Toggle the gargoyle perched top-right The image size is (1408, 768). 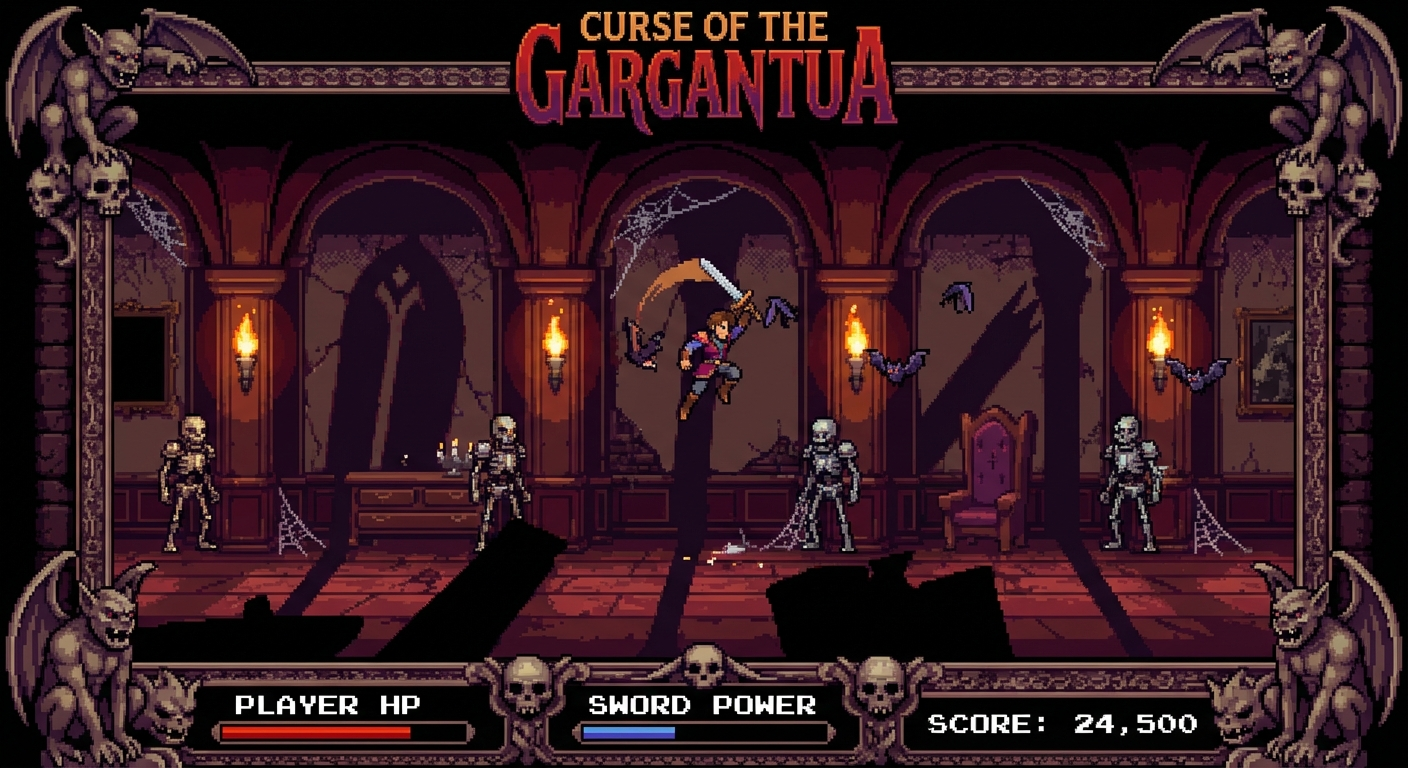click(1320, 70)
